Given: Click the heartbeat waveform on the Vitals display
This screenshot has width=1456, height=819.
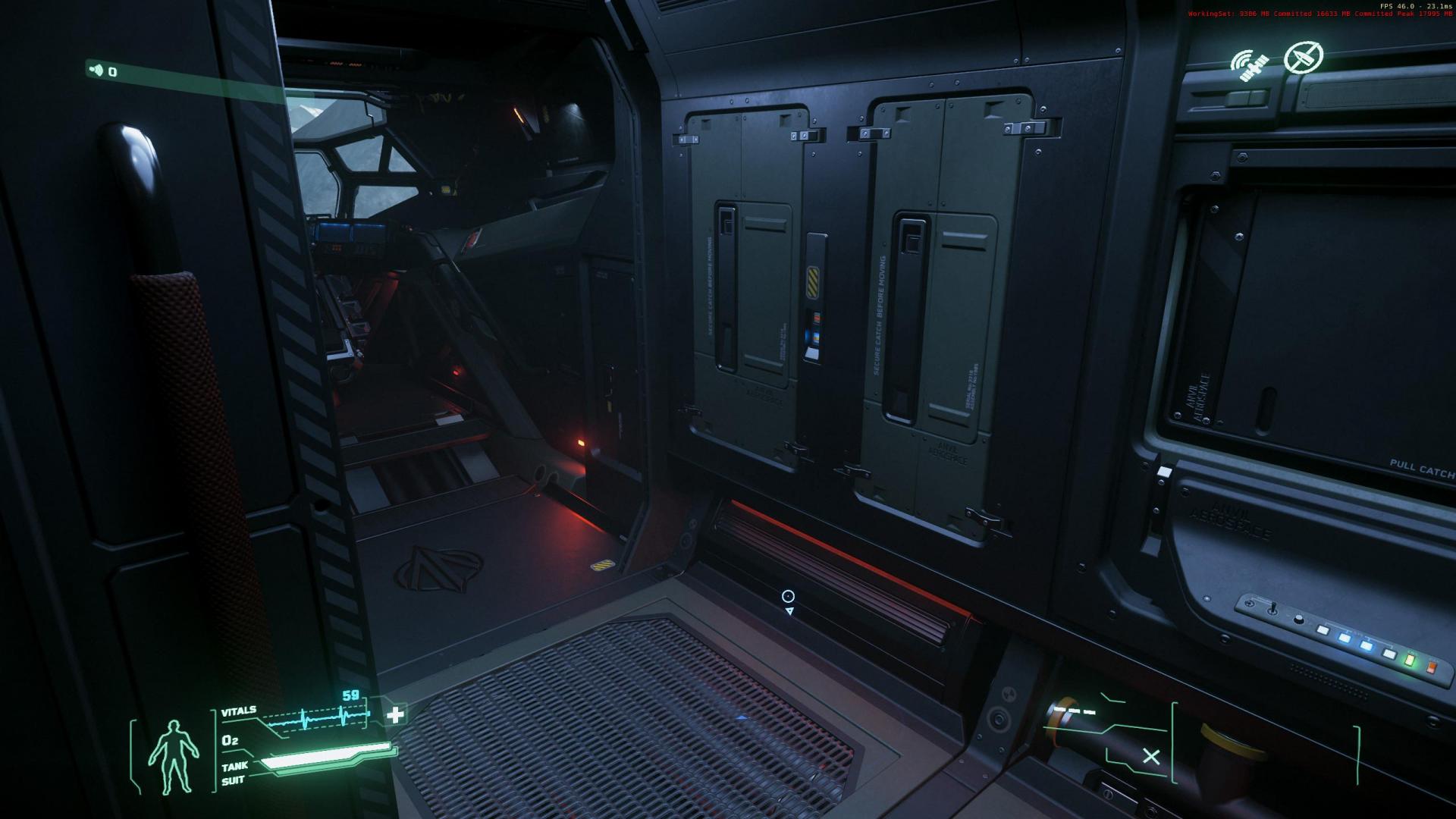Looking at the screenshot, I should tap(318, 718).
